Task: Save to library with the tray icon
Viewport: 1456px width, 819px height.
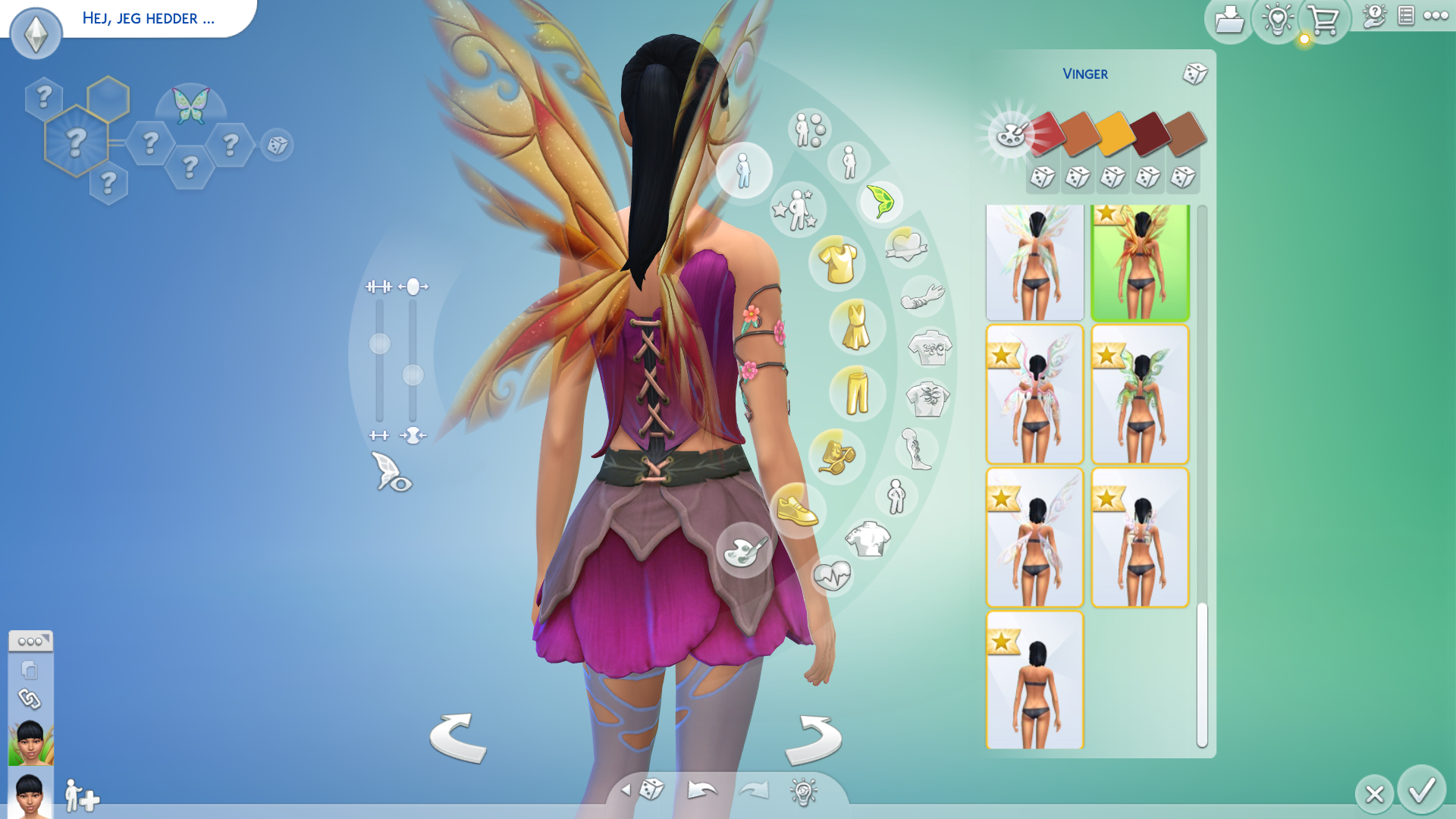Action: pos(1228,20)
